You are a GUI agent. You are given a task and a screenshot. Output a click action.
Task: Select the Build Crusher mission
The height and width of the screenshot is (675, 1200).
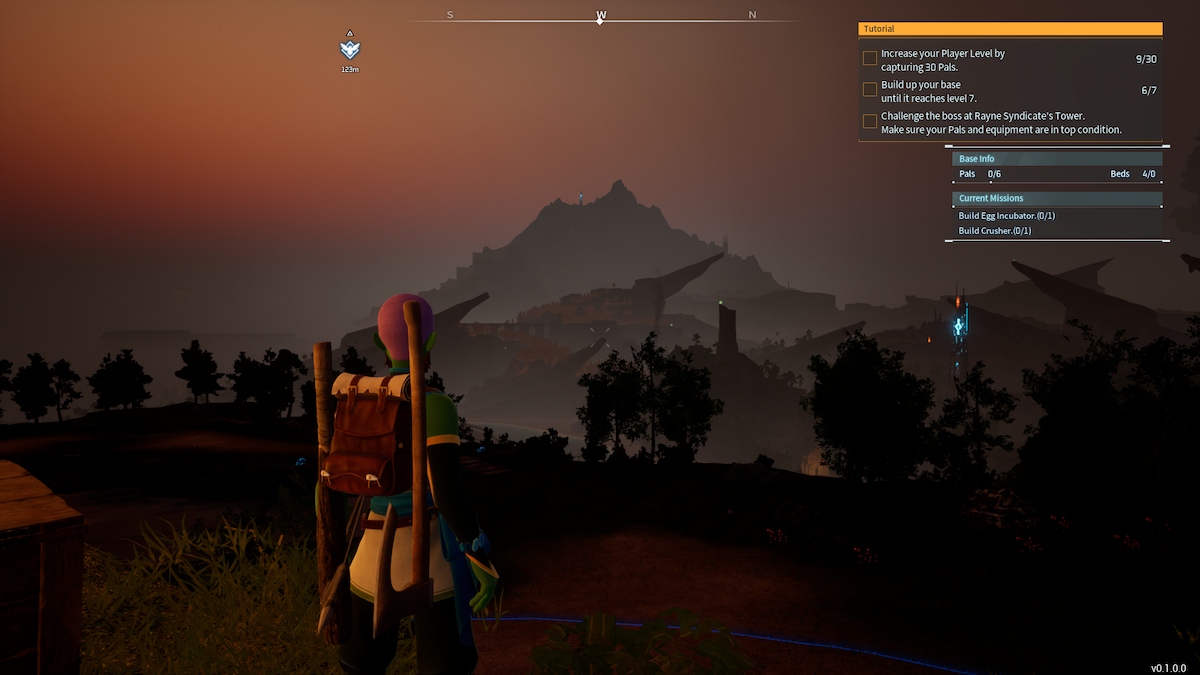click(995, 231)
